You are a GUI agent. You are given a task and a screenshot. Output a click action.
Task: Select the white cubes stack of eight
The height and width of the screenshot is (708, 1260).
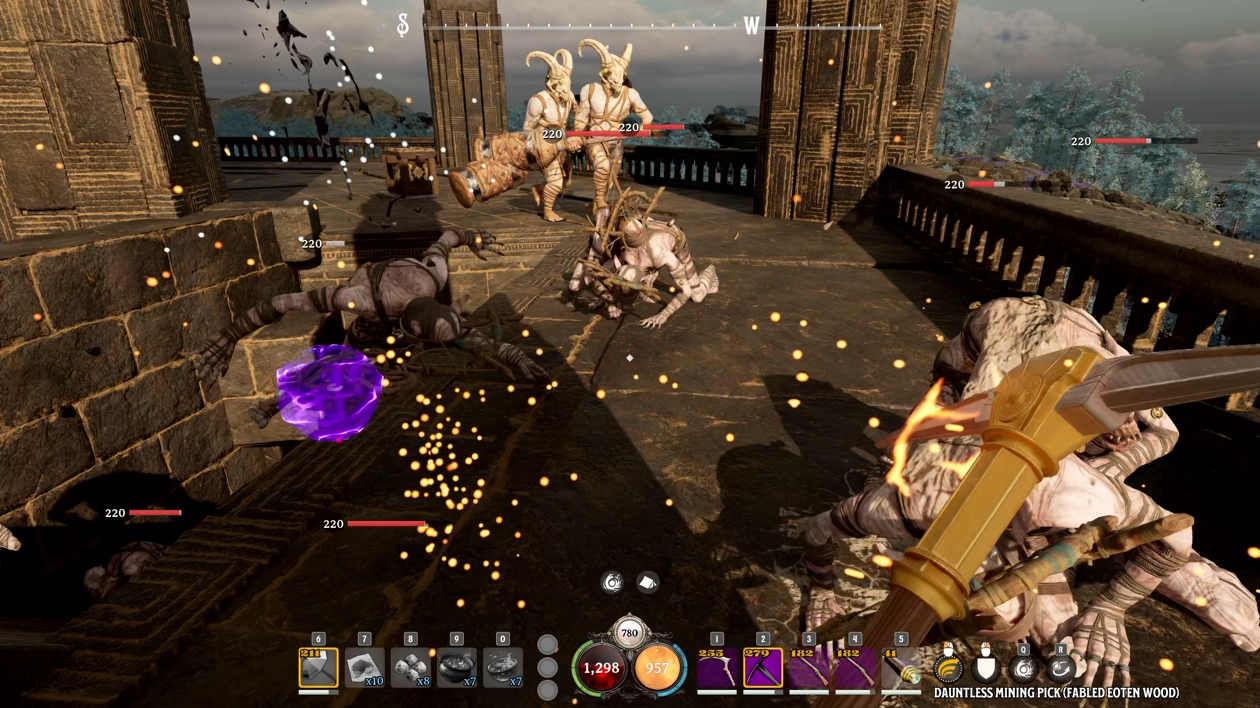coord(410,668)
